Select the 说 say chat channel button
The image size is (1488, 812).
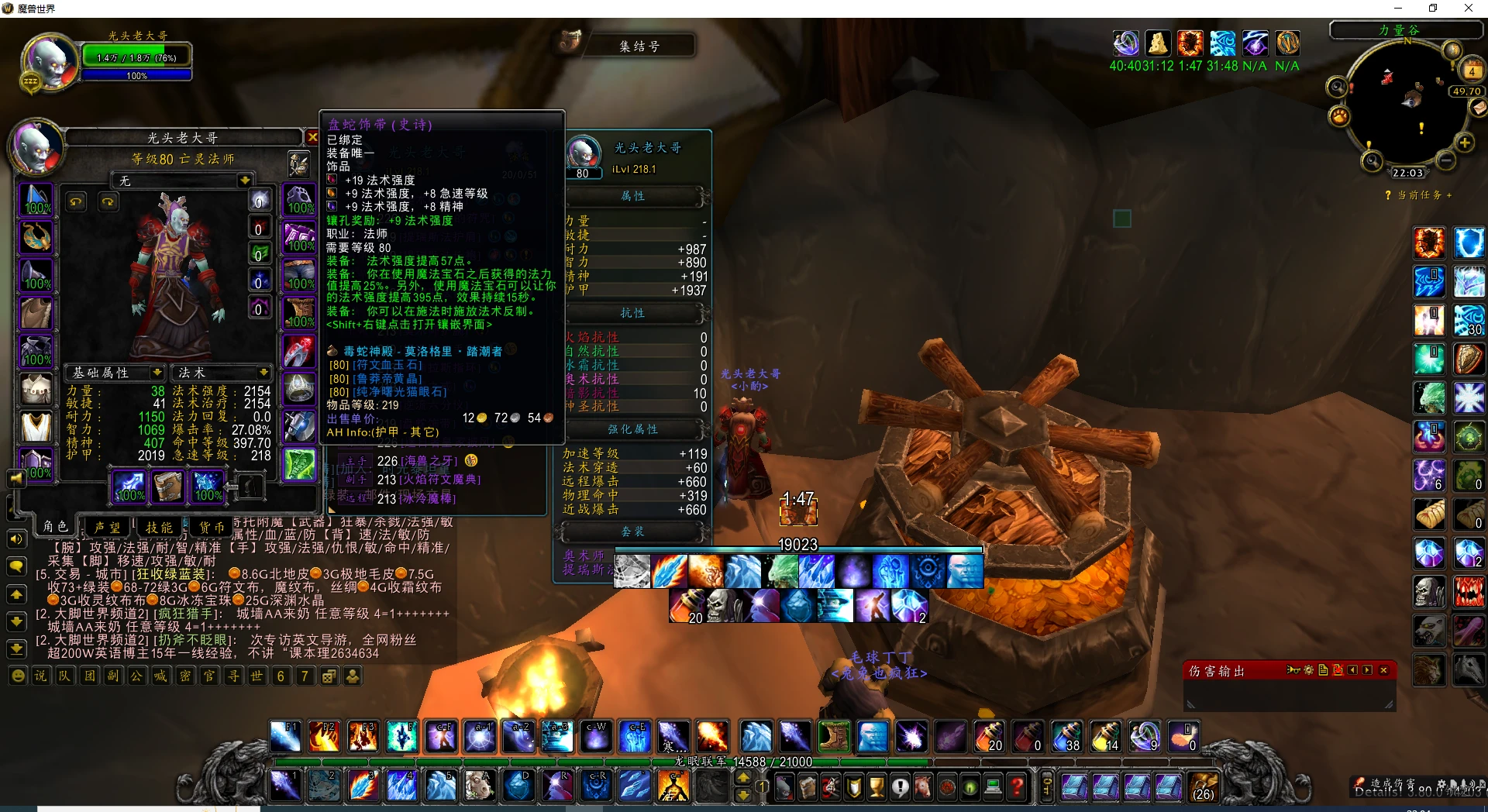click(40, 676)
